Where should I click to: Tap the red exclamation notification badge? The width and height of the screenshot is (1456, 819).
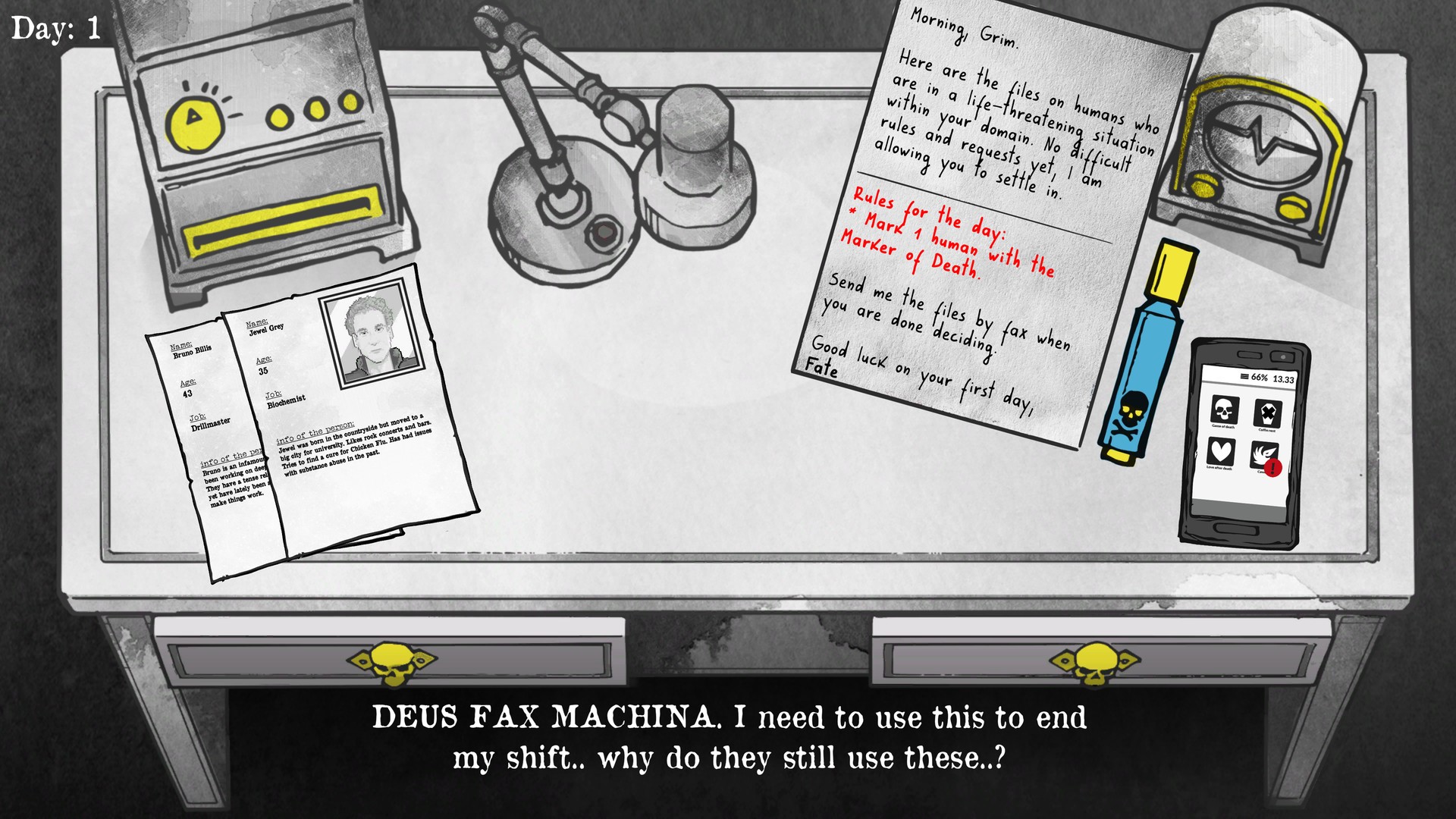tap(1272, 467)
